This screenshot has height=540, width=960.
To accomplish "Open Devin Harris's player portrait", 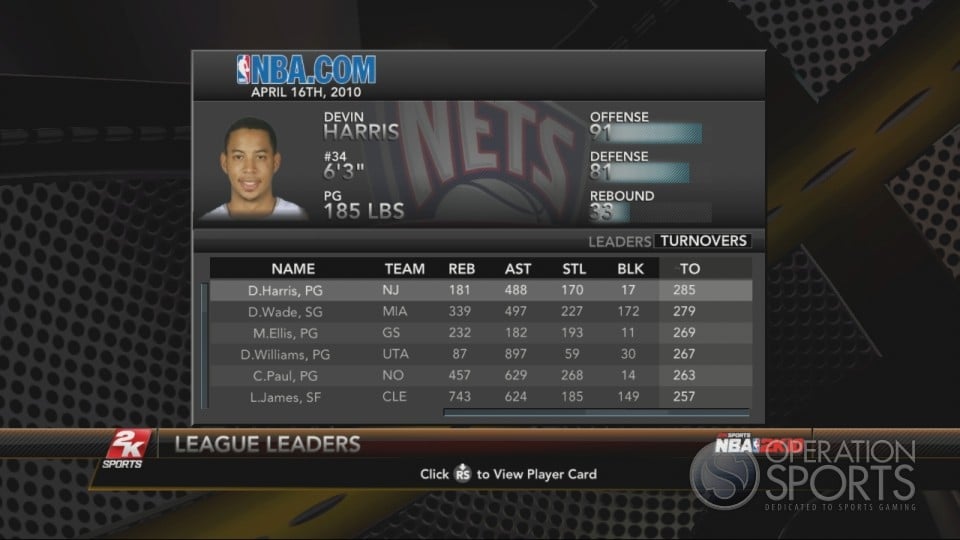I will pyautogui.click(x=254, y=168).
